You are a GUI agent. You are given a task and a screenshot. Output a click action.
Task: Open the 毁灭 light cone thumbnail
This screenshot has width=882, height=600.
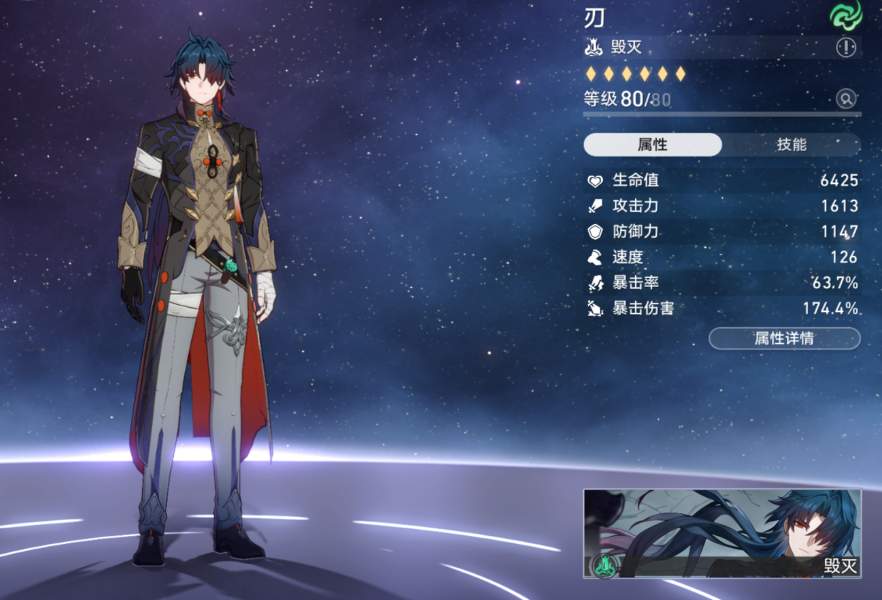pyautogui.click(x=722, y=533)
